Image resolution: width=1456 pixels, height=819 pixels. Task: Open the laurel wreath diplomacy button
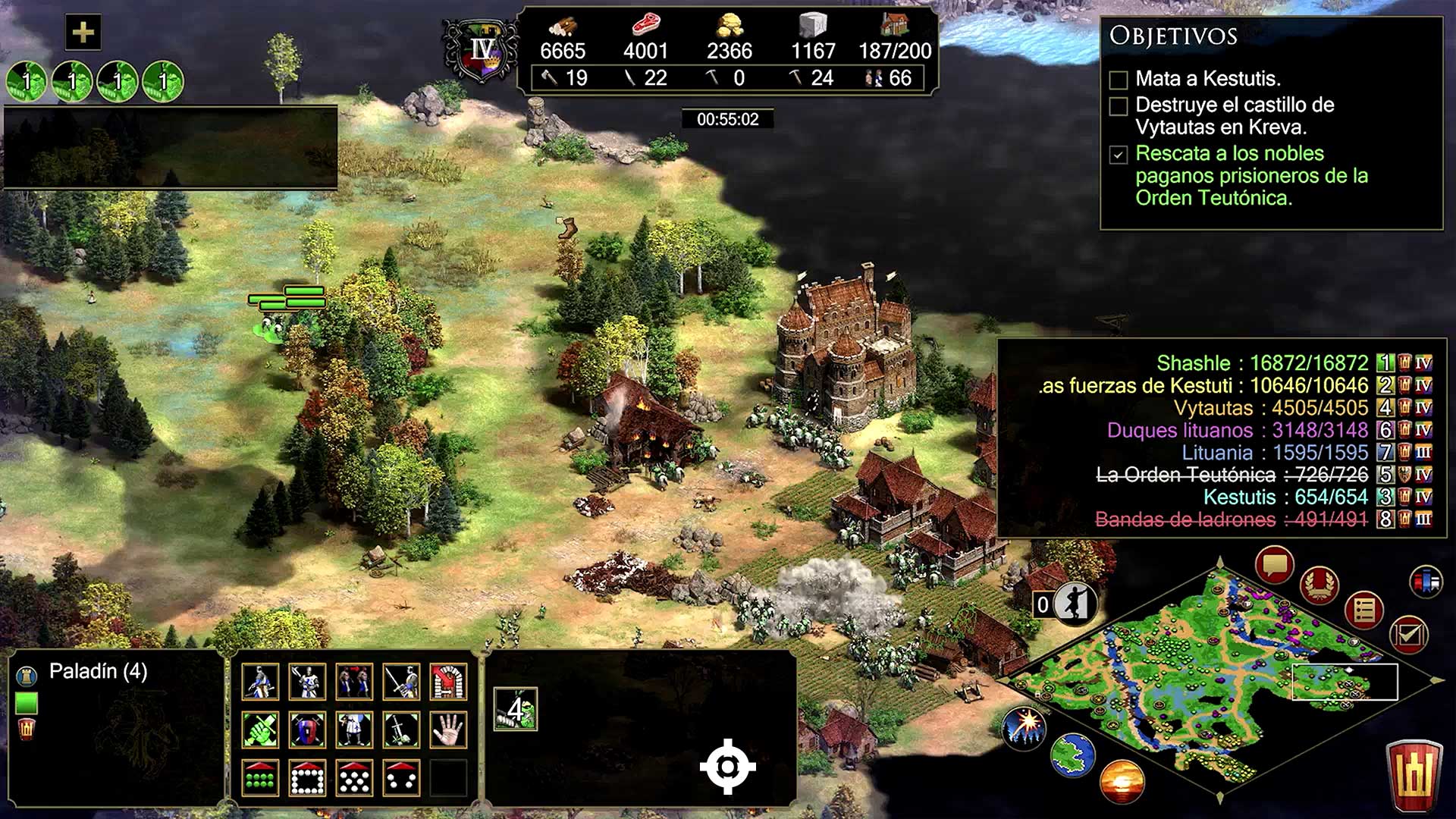1319,585
